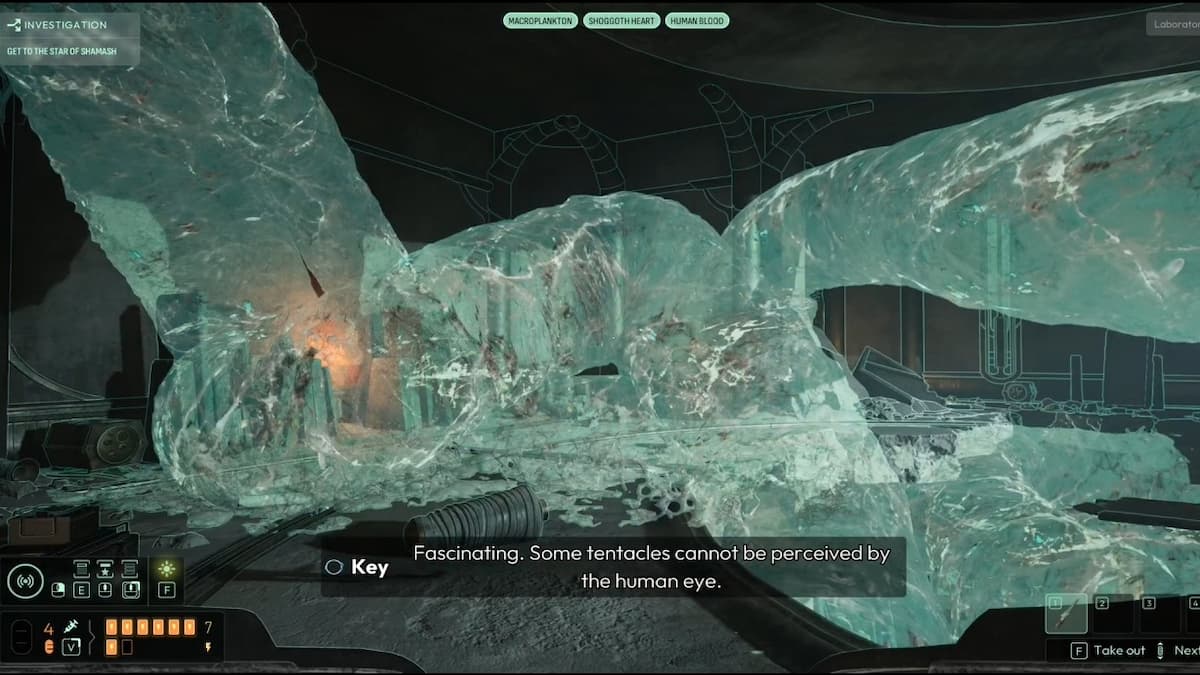Click the Human Blood tag
This screenshot has height=675, width=1200.
[697, 20]
